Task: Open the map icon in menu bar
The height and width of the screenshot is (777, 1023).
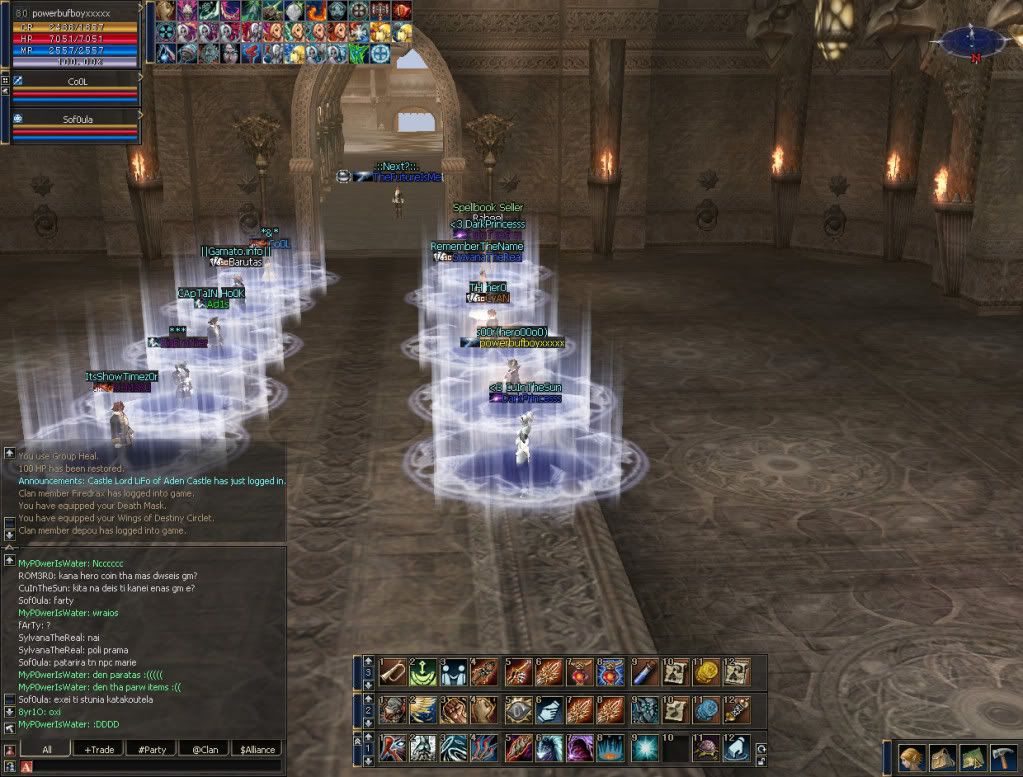Action: coord(971,757)
